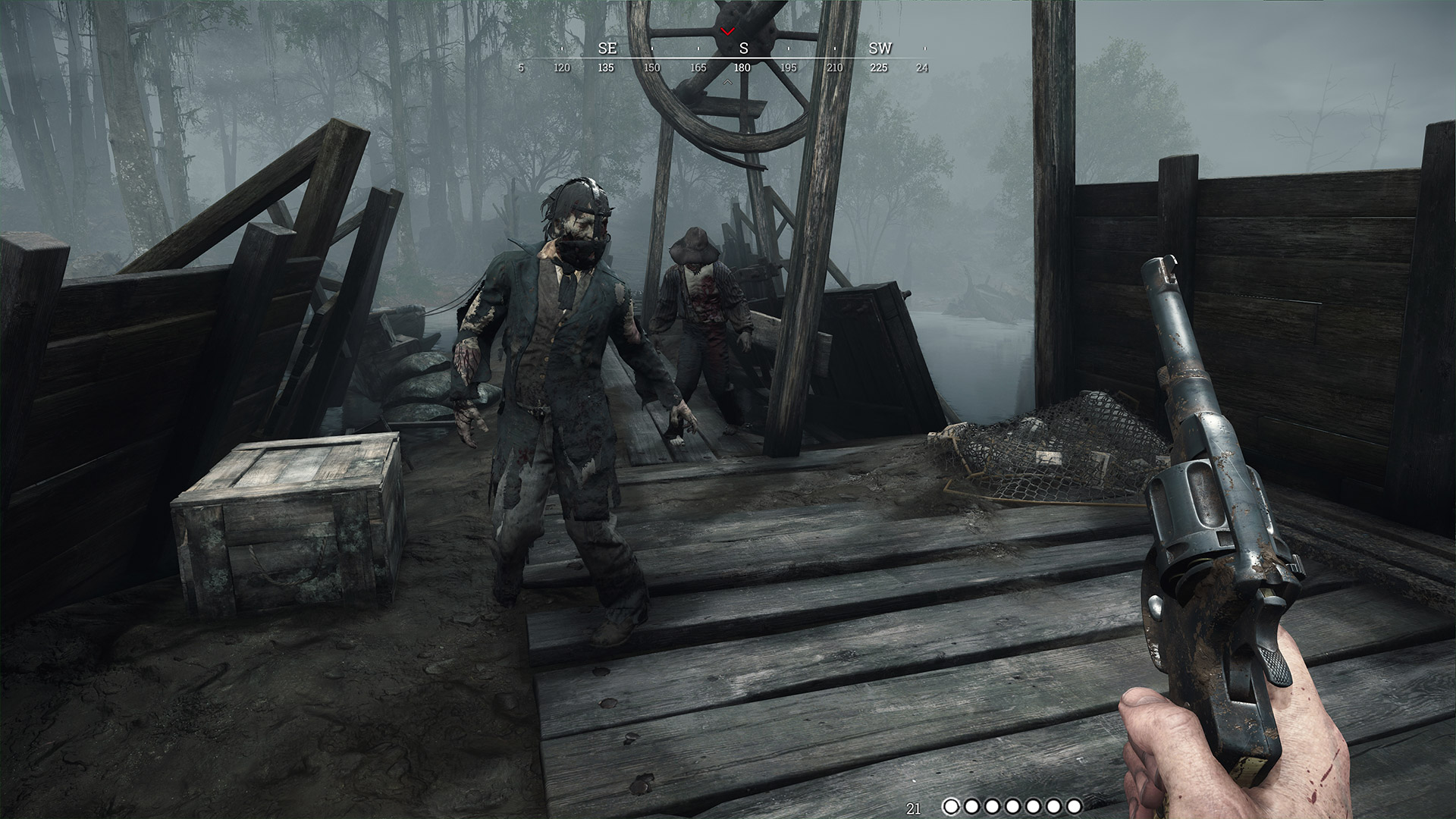
Task: Select the revolver in the hunter's hand
Action: pos(1213,531)
